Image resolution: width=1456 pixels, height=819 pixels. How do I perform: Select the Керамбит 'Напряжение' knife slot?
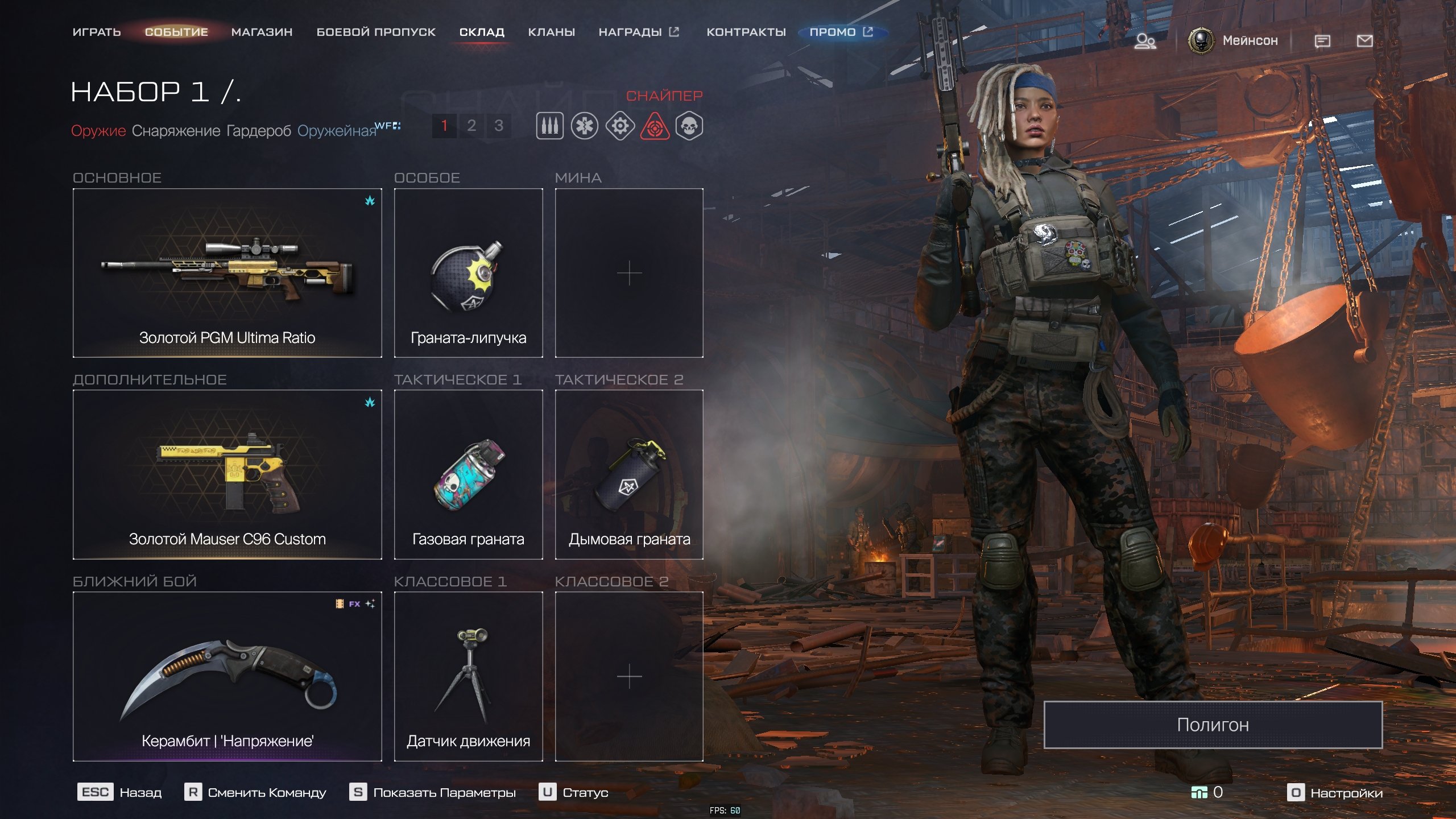pos(227,676)
